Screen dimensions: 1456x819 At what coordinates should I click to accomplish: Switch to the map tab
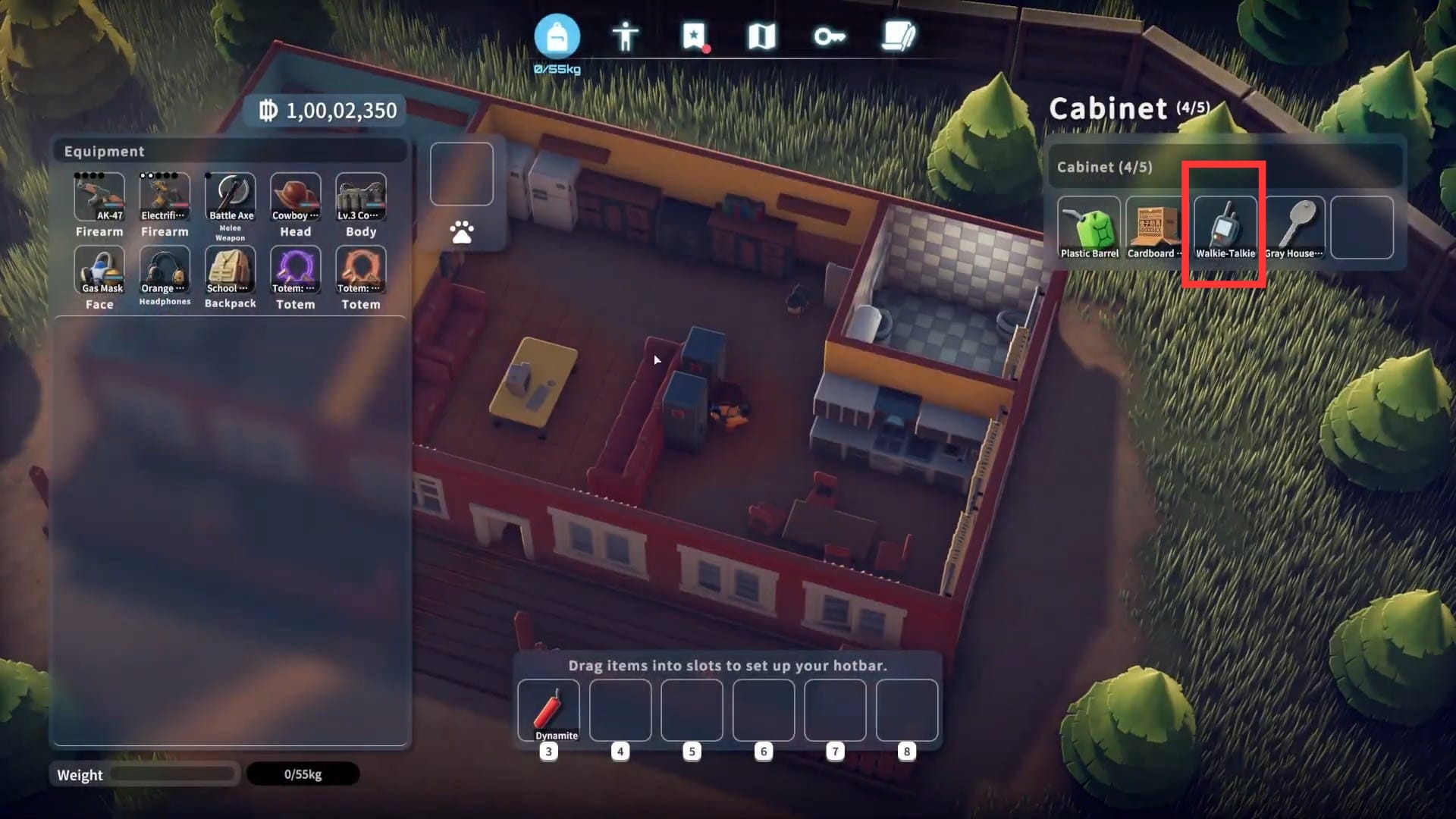click(x=761, y=34)
